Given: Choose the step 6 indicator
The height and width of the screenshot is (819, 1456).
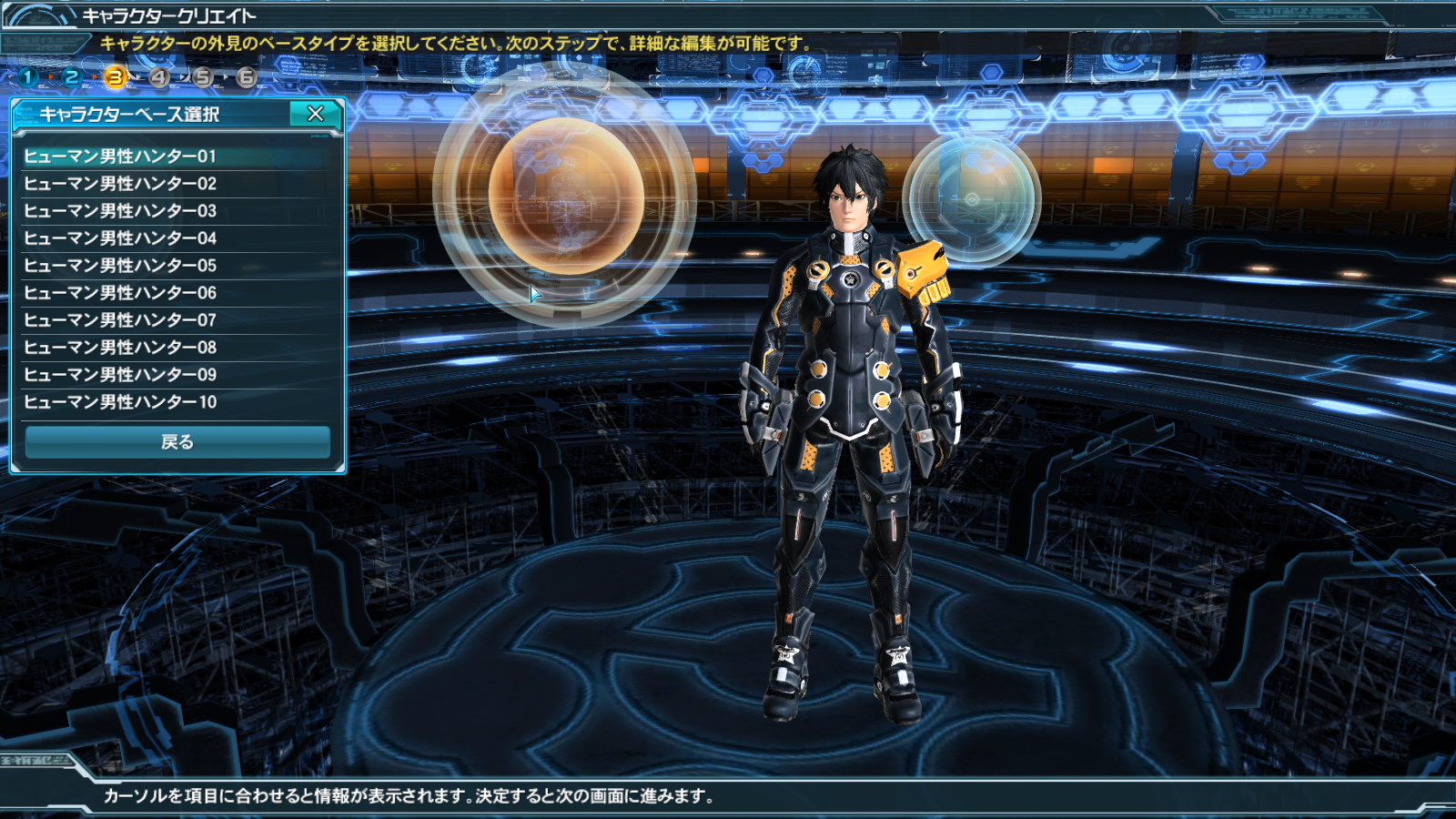Looking at the screenshot, I should [247, 77].
